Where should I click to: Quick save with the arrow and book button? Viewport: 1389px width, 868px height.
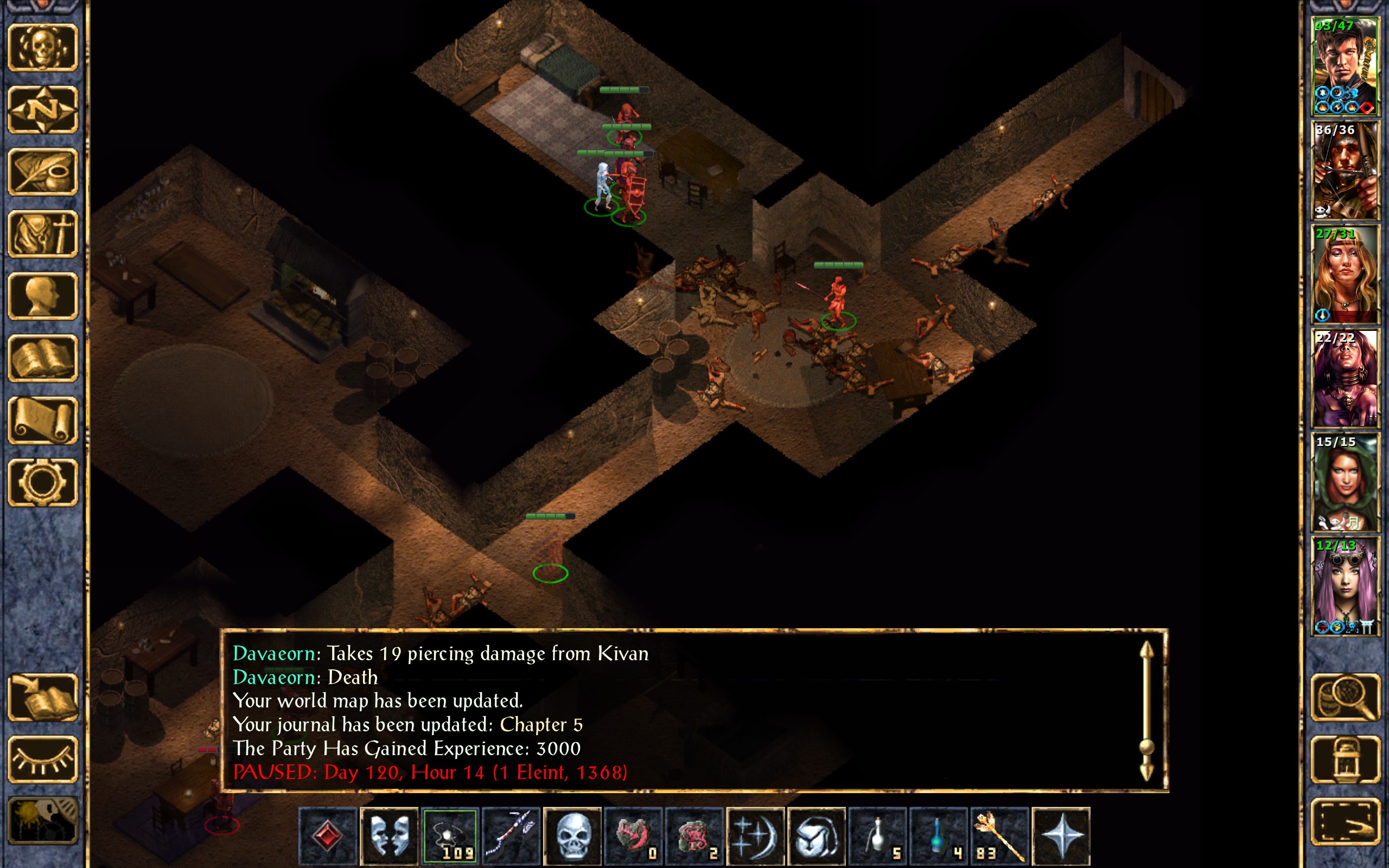42,697
